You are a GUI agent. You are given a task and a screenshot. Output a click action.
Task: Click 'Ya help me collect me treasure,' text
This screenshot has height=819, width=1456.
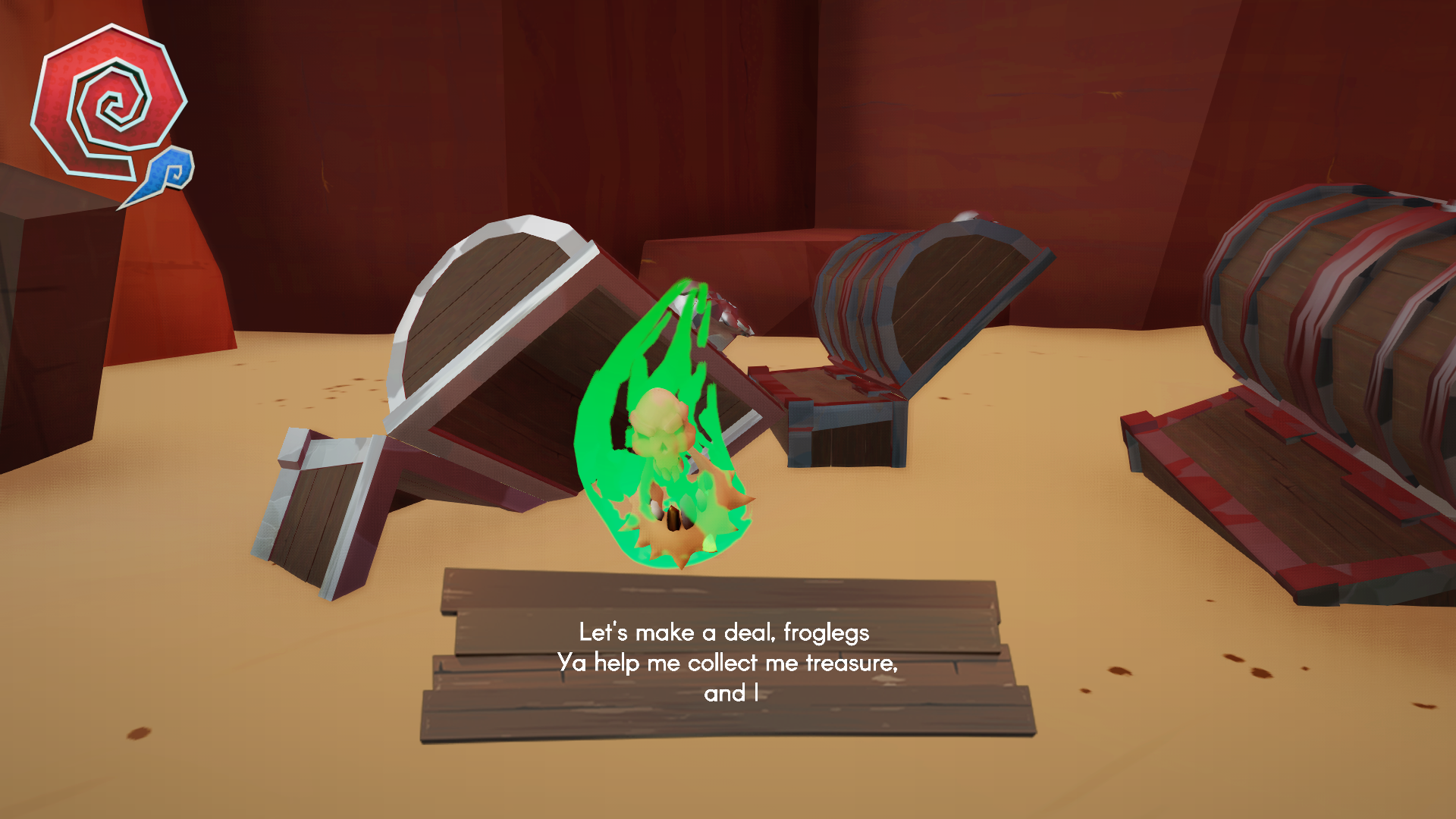click(730, 663)
